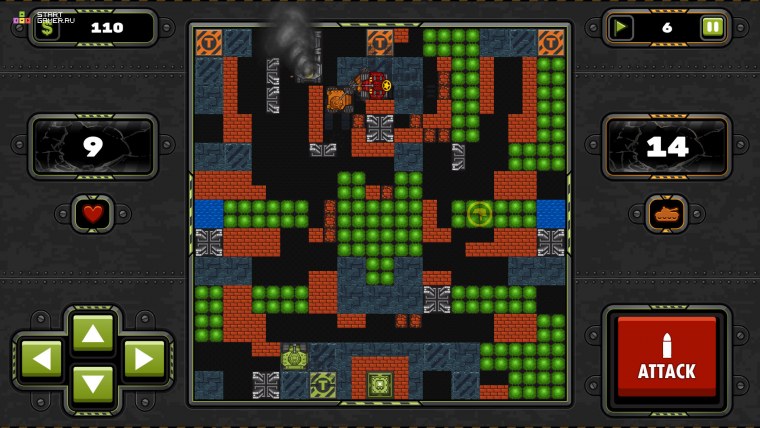Tap the red ATTACK button
The width and height of the screenshot is (760, 428).
667,358
